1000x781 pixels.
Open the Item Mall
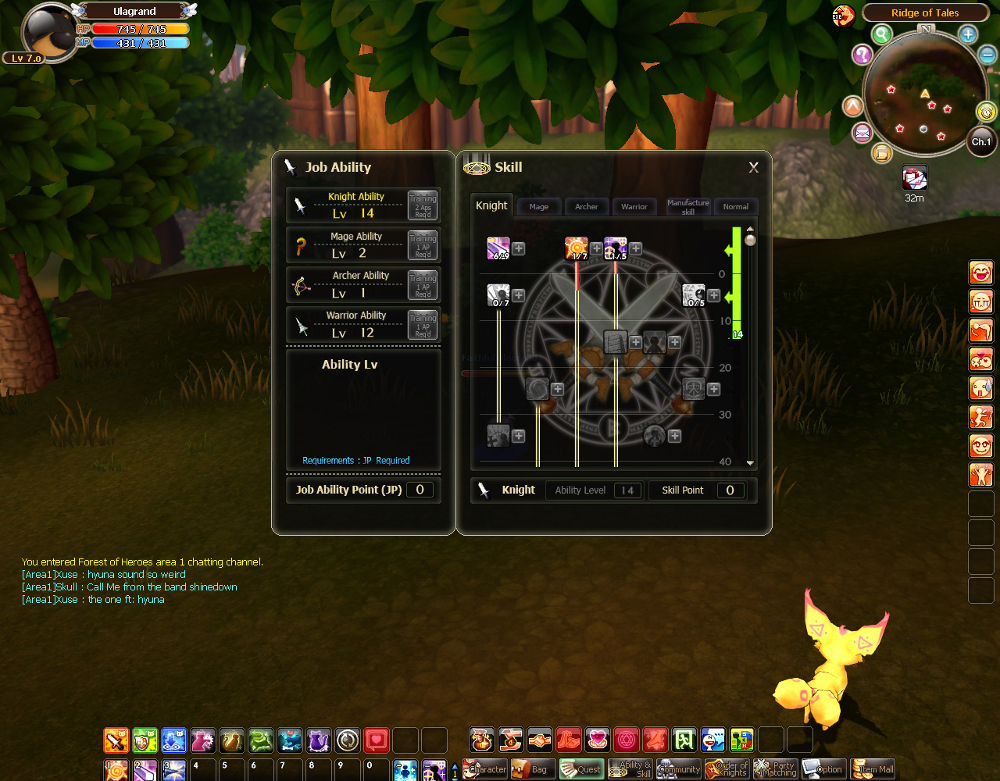(x=872, y=769)
